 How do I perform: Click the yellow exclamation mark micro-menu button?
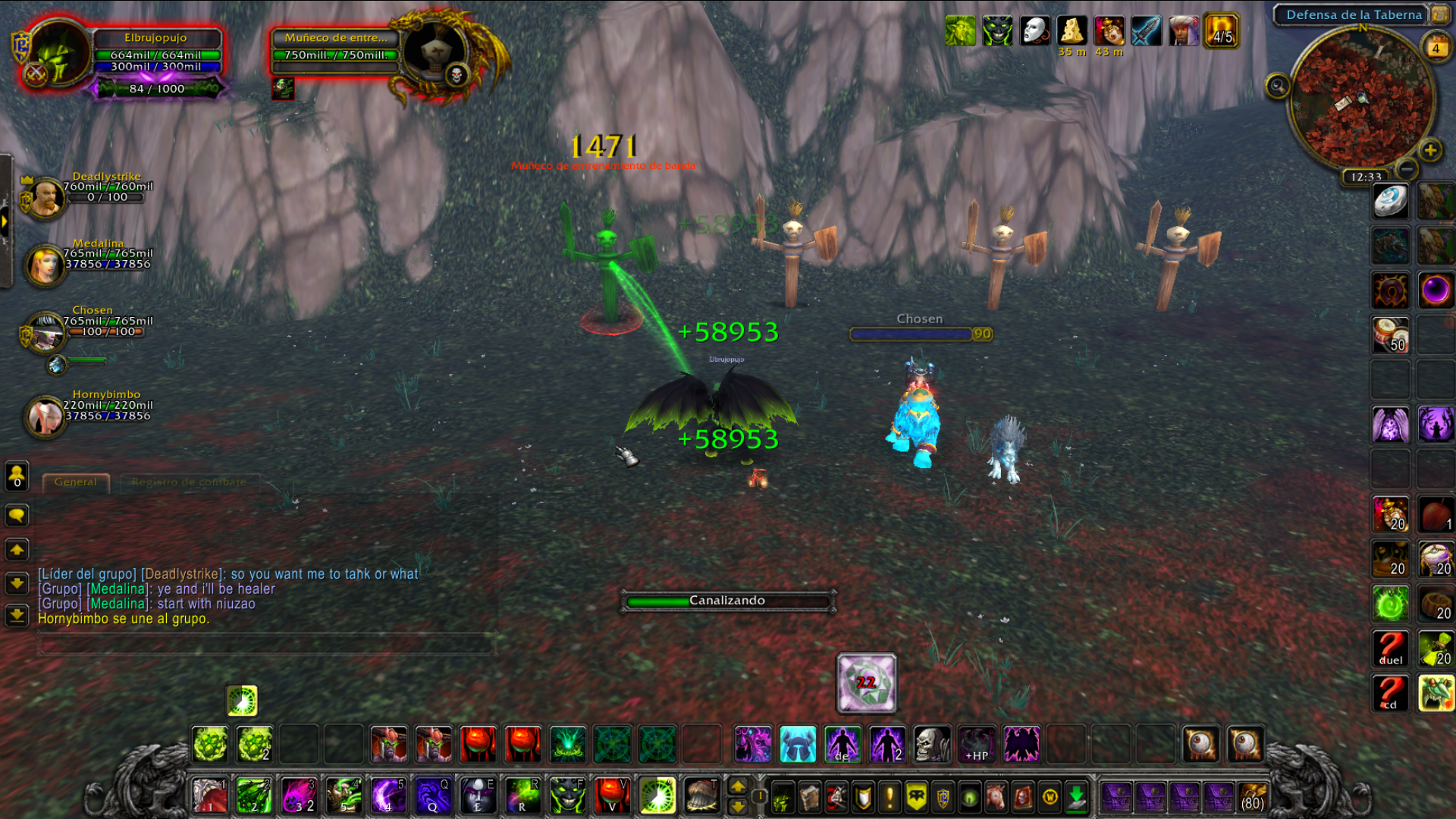coord(890,797)
